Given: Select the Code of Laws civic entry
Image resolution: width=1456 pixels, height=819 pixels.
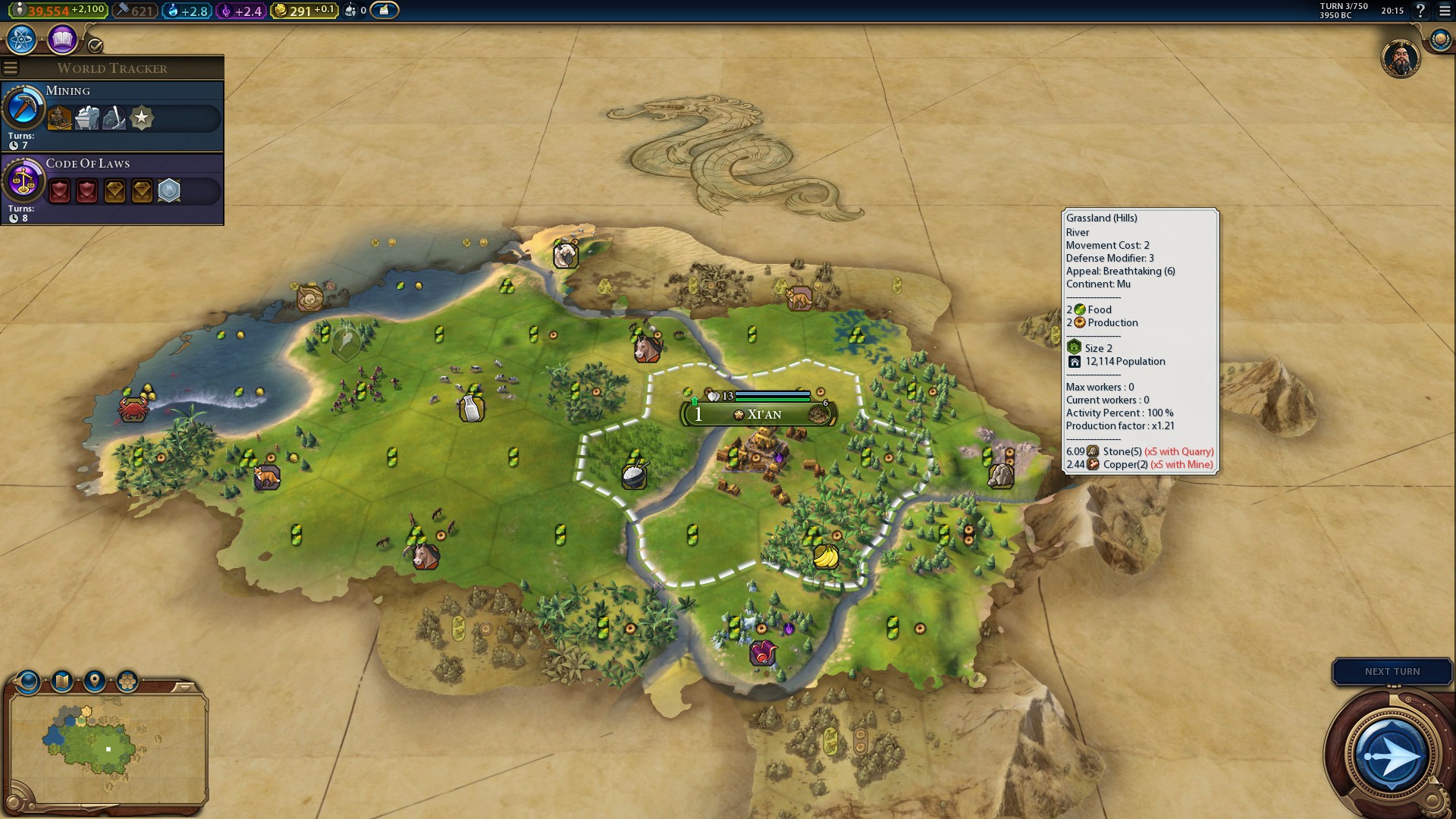Looking at the screenshot, I should tap(112, 189).
